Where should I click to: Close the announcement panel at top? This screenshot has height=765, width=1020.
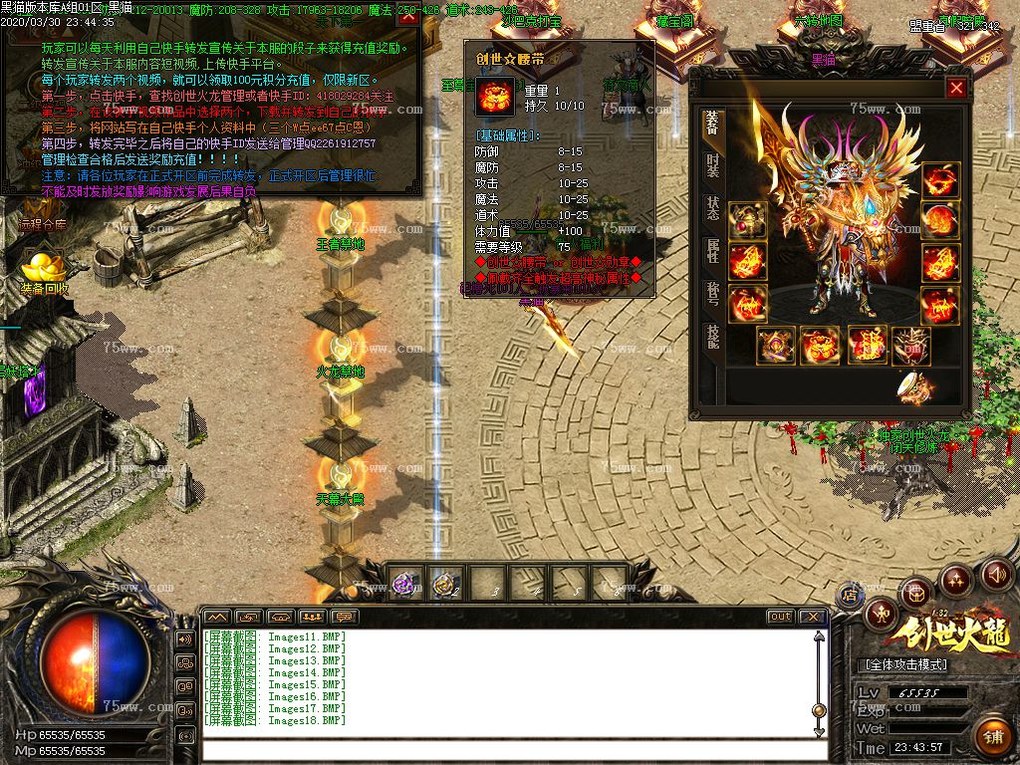pos(407,15)
